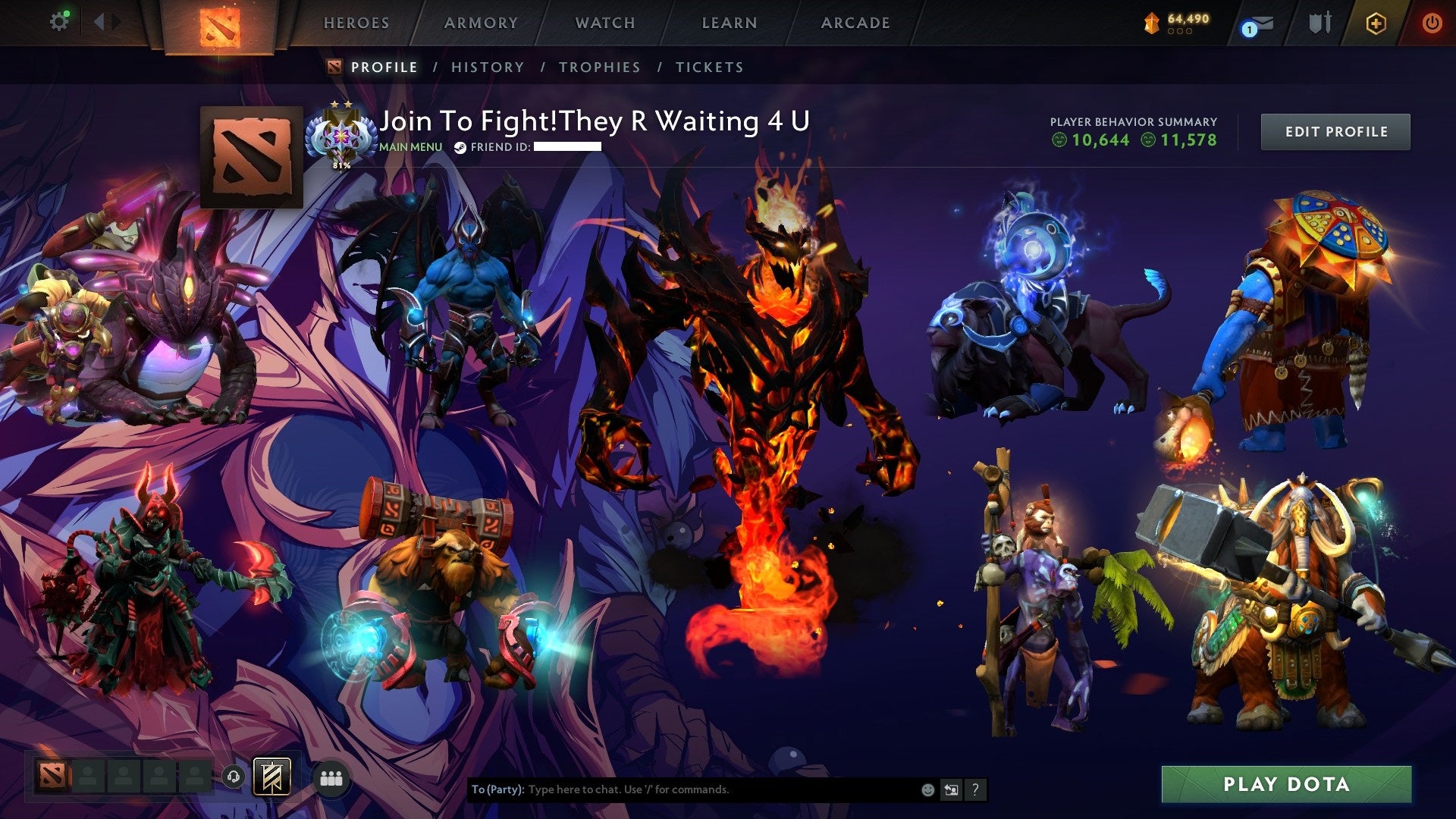Toggle voice chat headset icon
1456x819 pixels.
coord(235,776)
